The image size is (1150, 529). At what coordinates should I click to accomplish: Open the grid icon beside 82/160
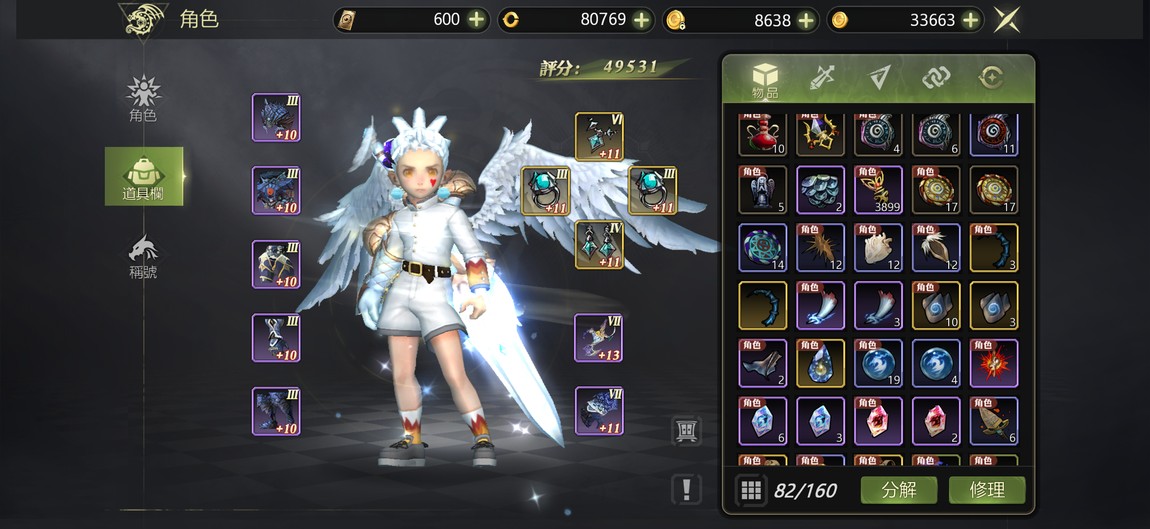[x=751, y=490]
